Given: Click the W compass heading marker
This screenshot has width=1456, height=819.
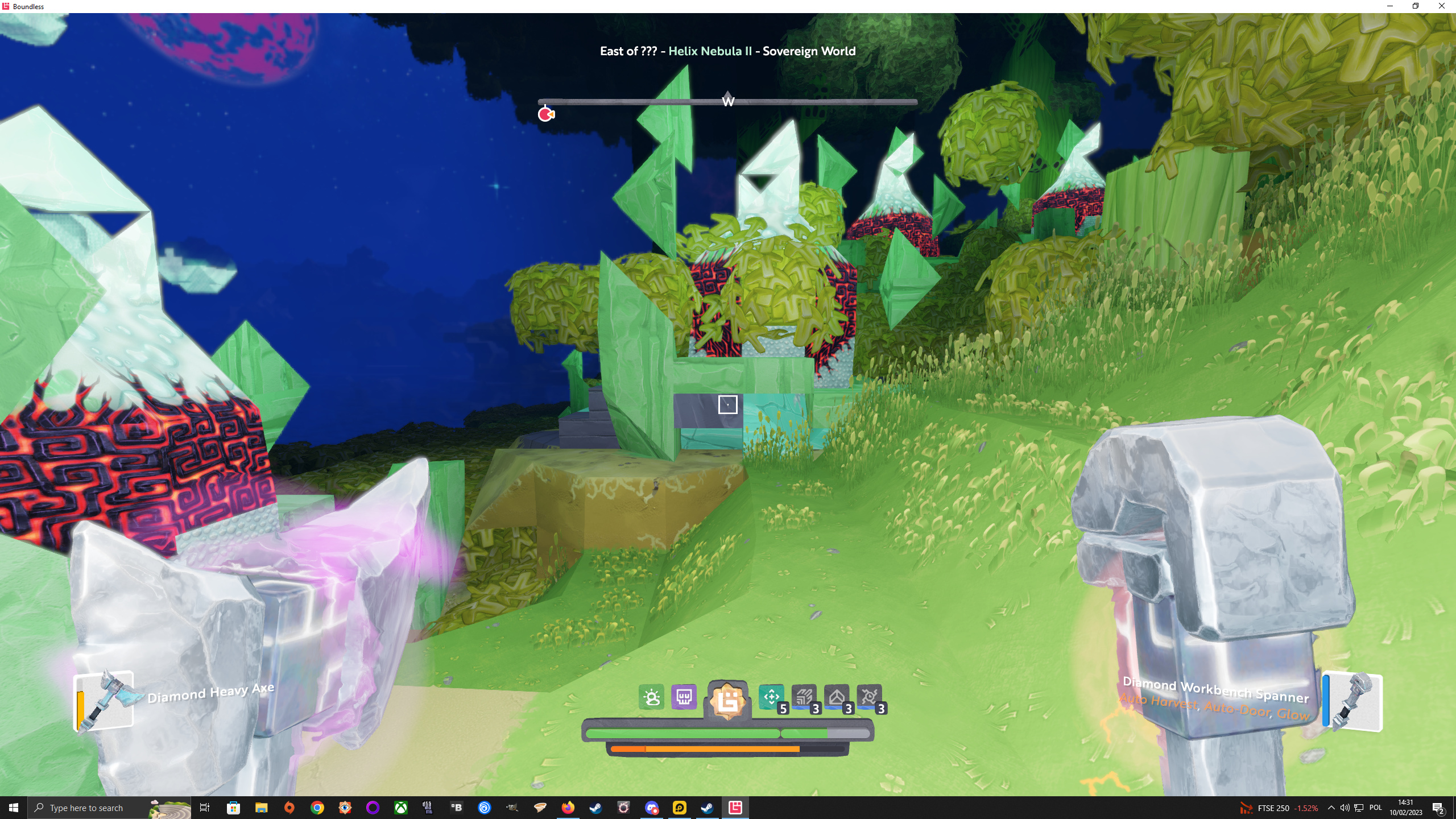Looking at the screenshot, I should [728, 101].
